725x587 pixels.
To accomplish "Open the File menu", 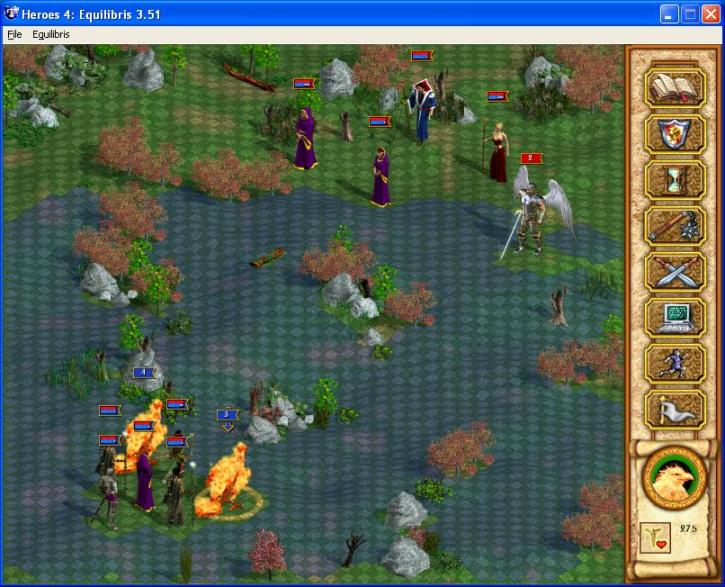I will coord(14,34).
